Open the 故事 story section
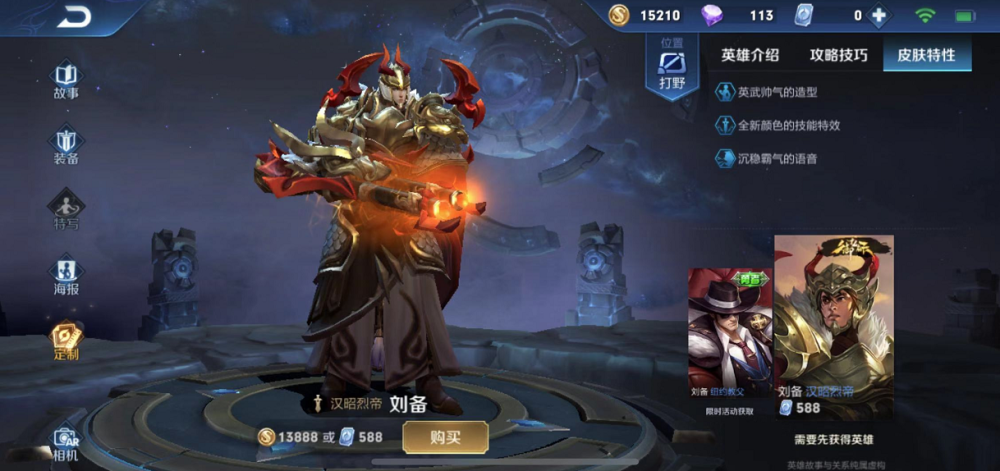 [66, 80]
